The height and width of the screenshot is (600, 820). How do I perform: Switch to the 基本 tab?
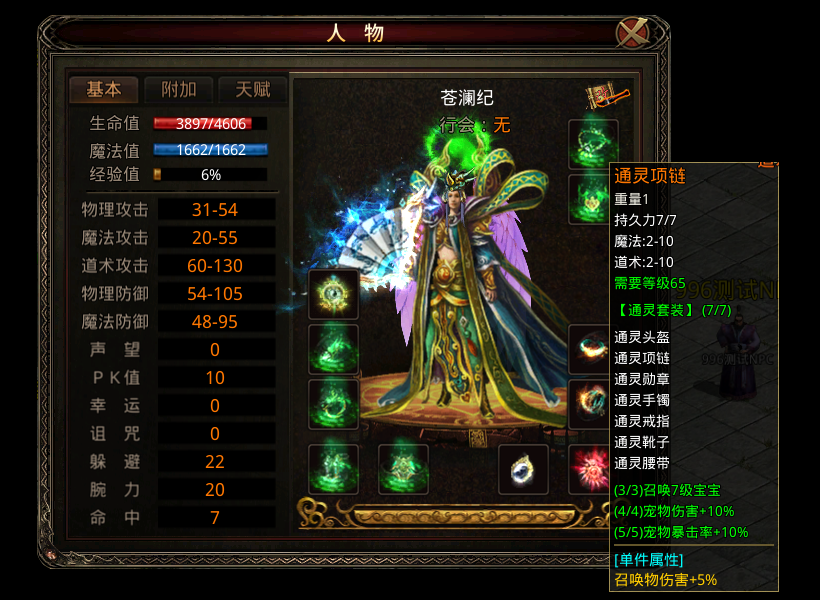tap(104, 89)
